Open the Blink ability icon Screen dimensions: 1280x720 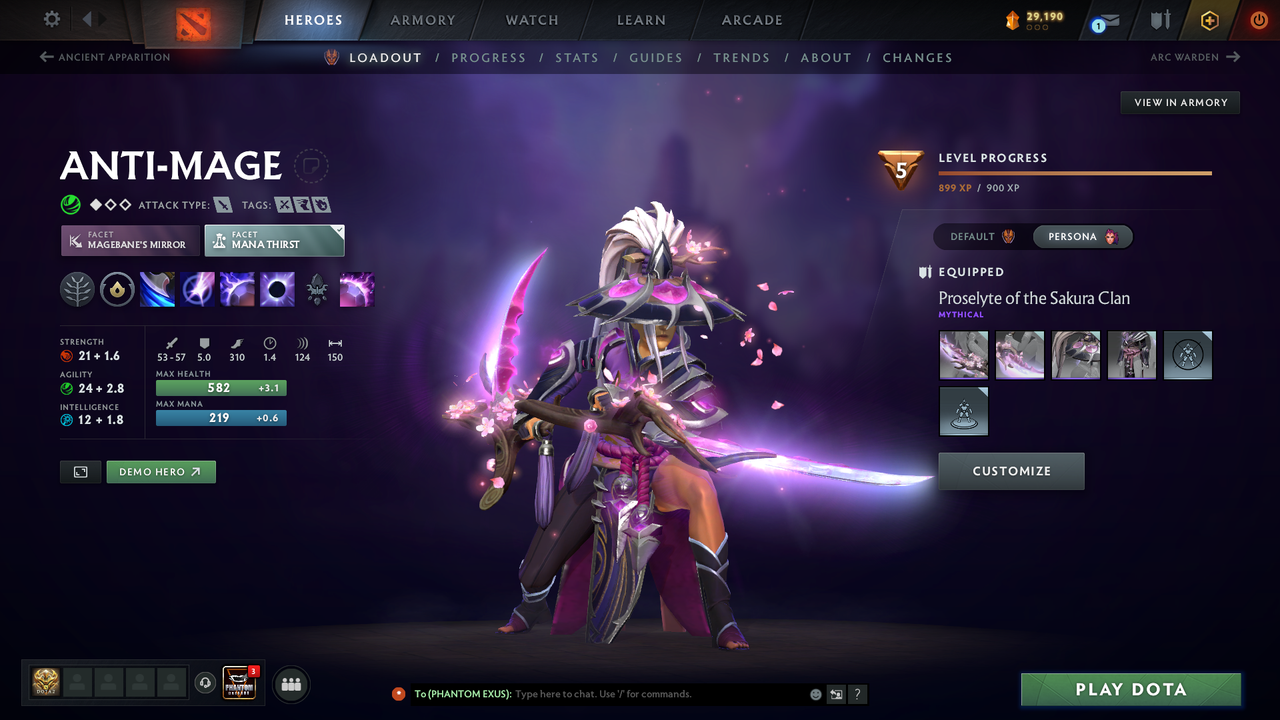[x=197, y=289]
